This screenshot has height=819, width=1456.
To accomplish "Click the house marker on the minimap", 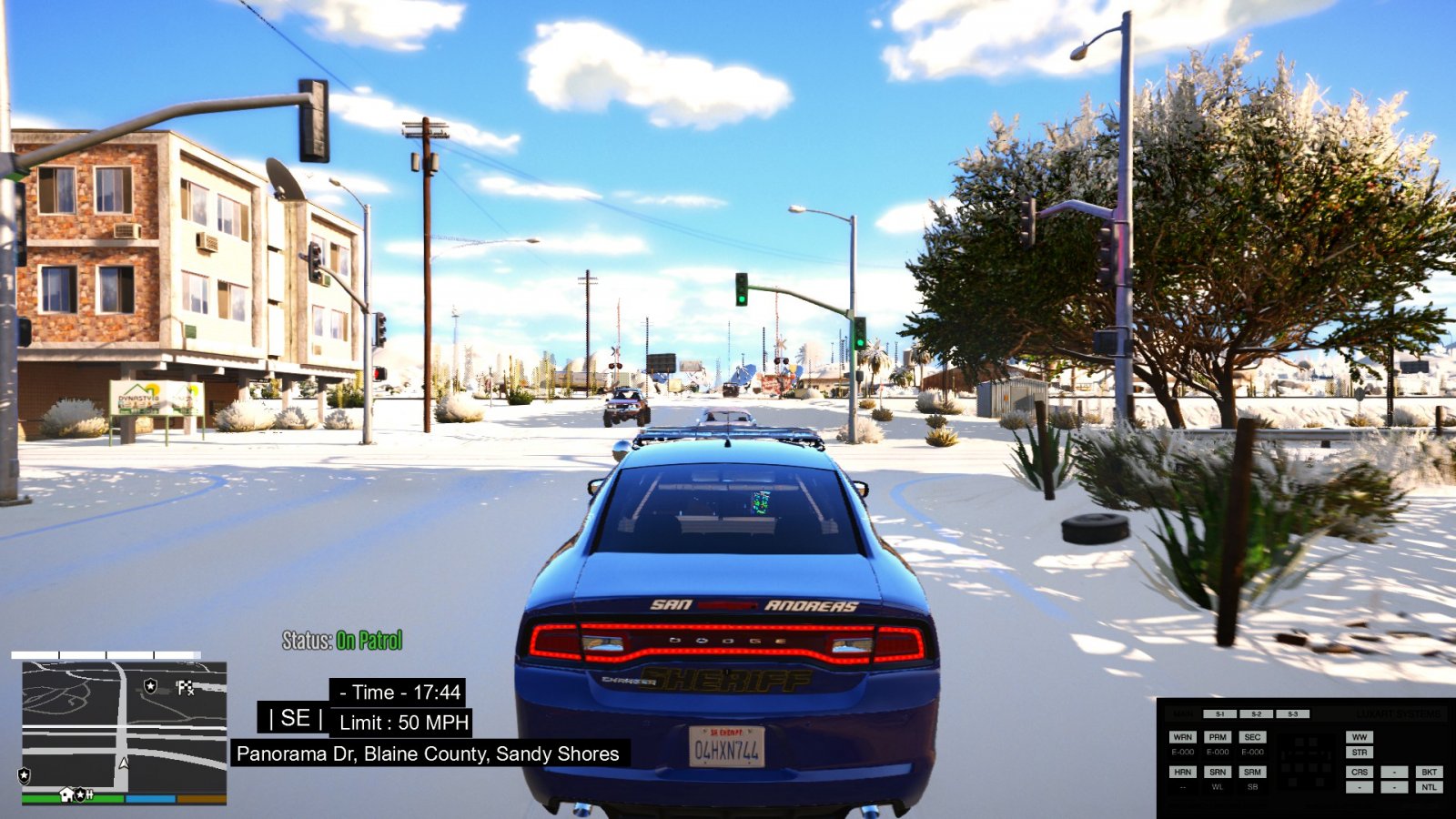I will 66,794.
